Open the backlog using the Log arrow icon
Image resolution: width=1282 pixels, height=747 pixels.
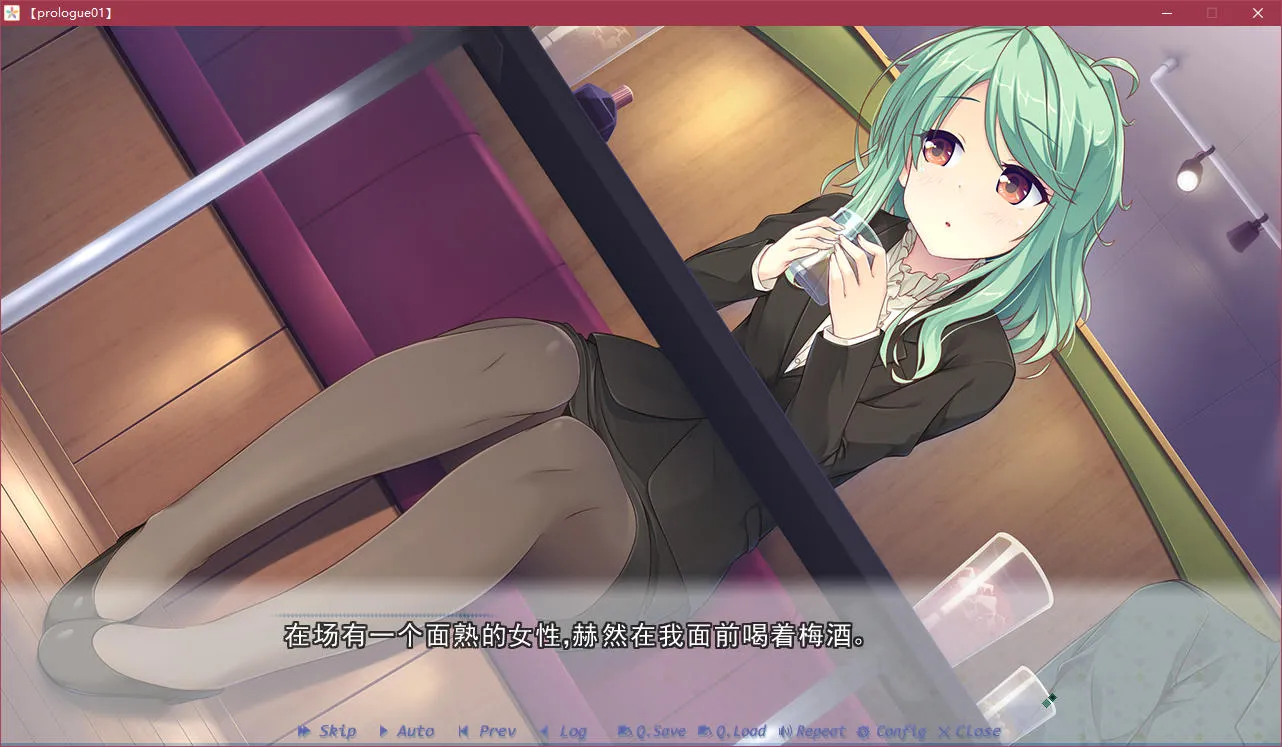[x=544, y=731]
